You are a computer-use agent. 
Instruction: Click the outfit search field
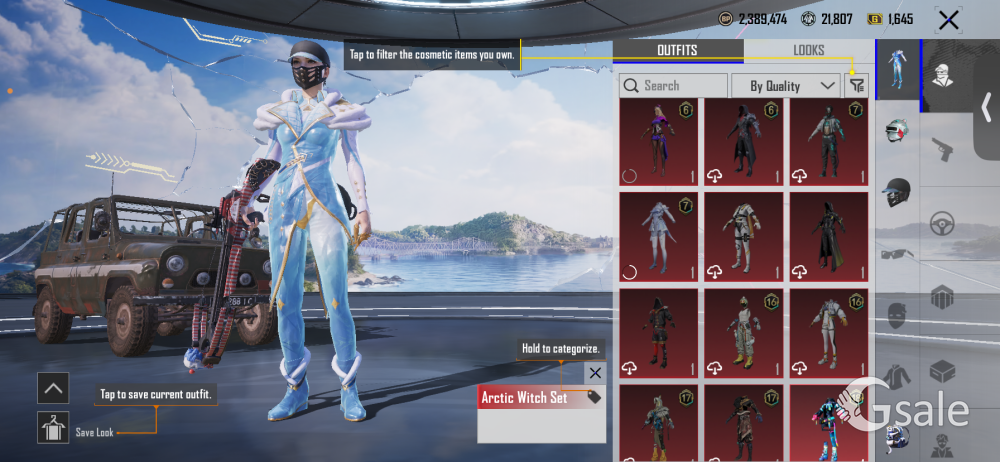tap(673, 86)
